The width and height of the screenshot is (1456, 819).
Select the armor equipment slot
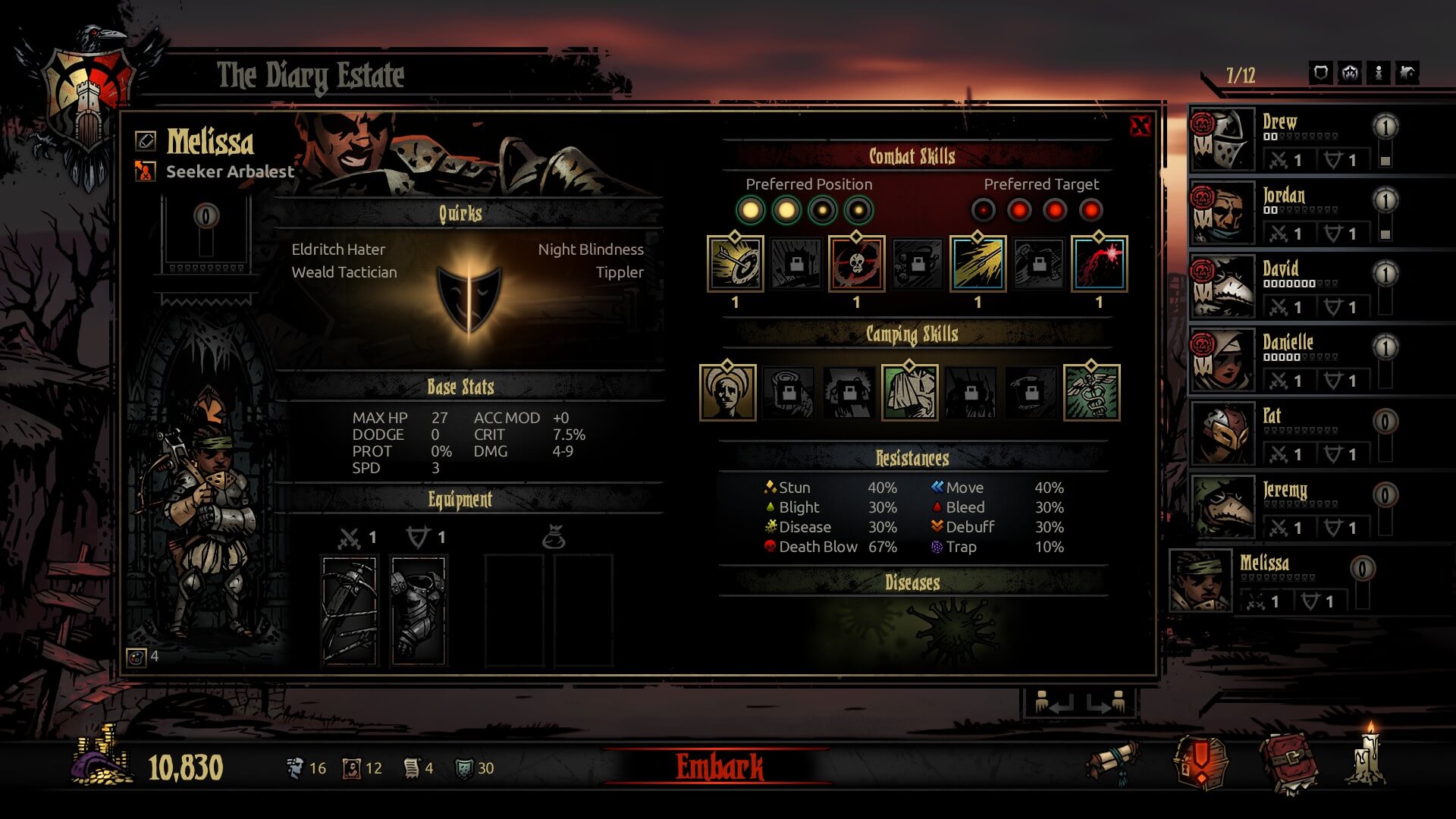(x=418, y=610)
